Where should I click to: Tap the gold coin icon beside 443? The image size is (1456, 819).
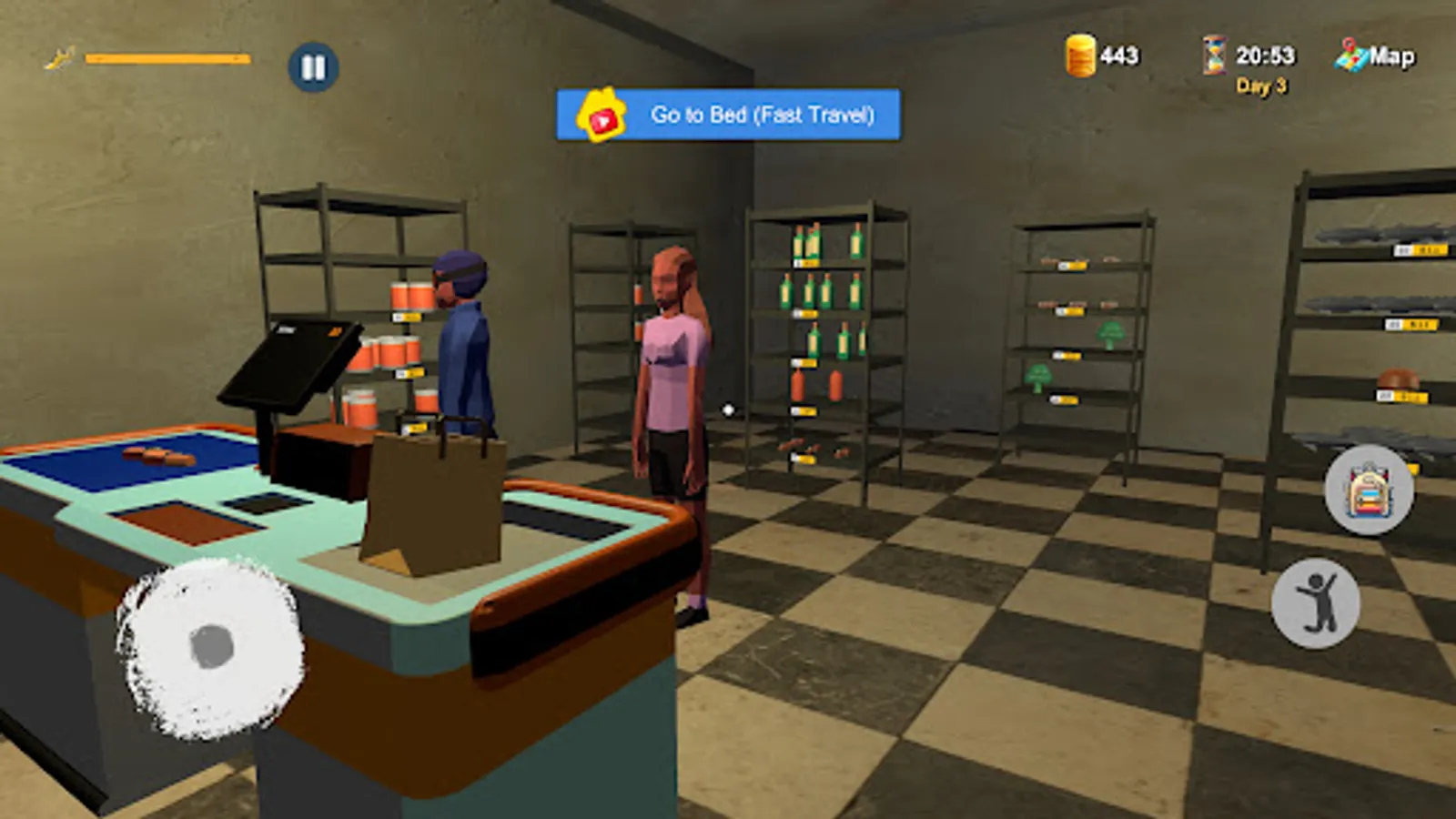[1079, 56]
